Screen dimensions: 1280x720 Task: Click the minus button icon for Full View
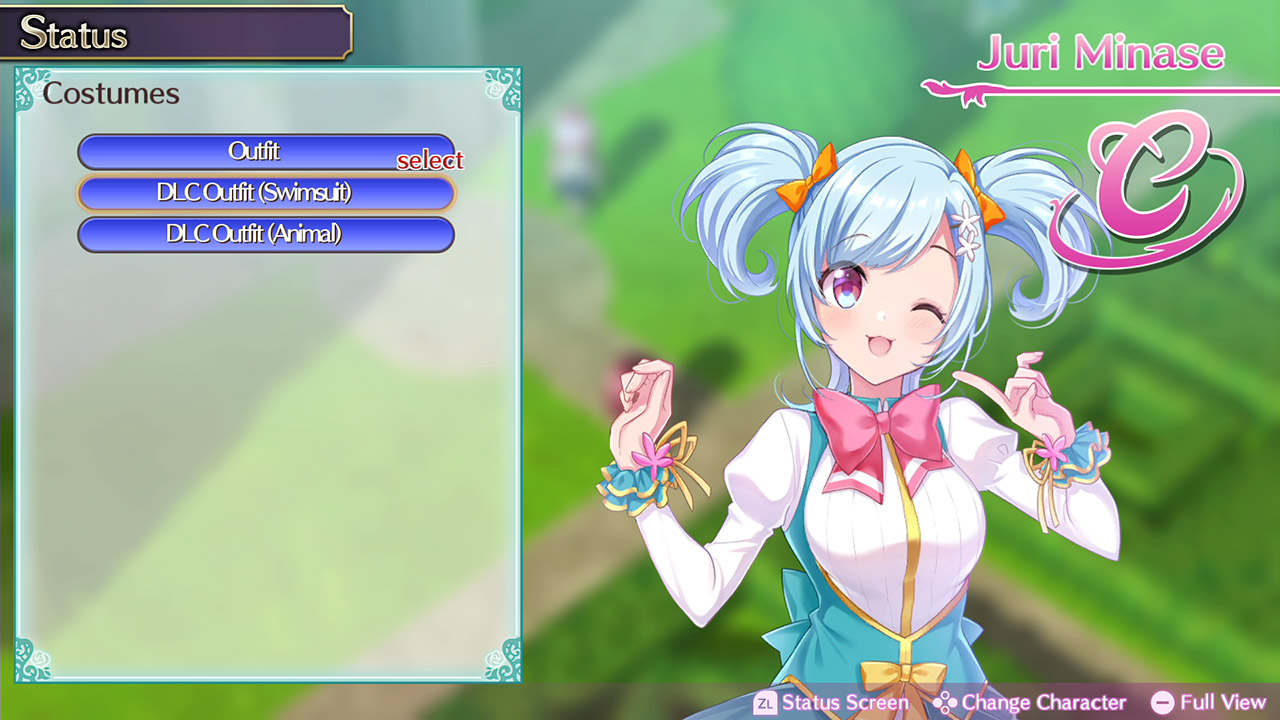(x=1163, y=703)
